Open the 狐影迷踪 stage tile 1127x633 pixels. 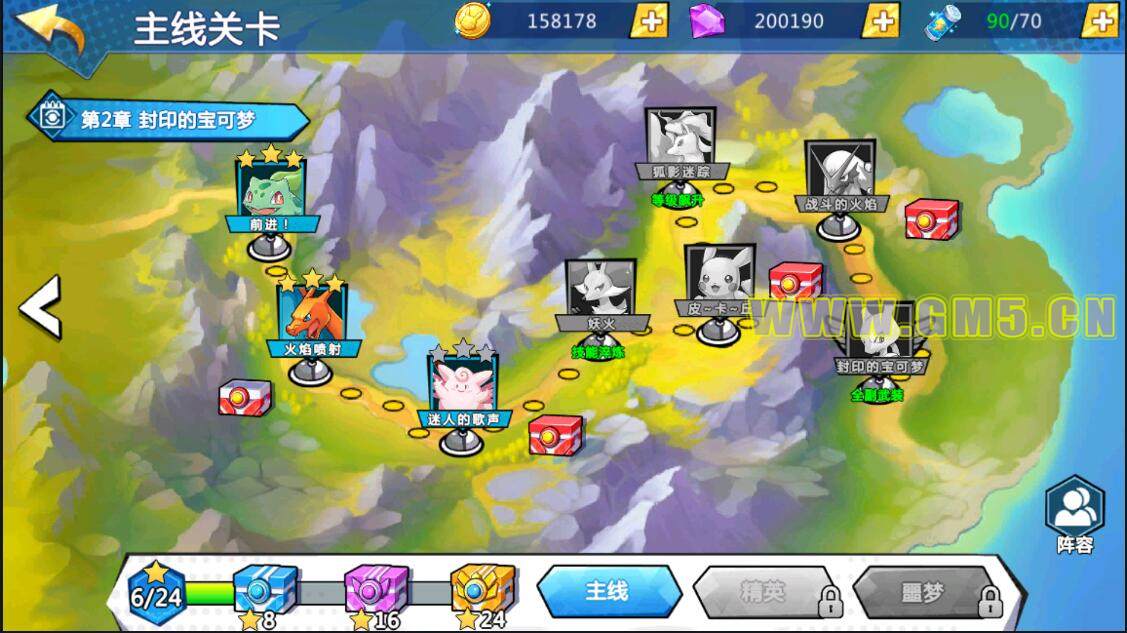click(x=680, y=142)
